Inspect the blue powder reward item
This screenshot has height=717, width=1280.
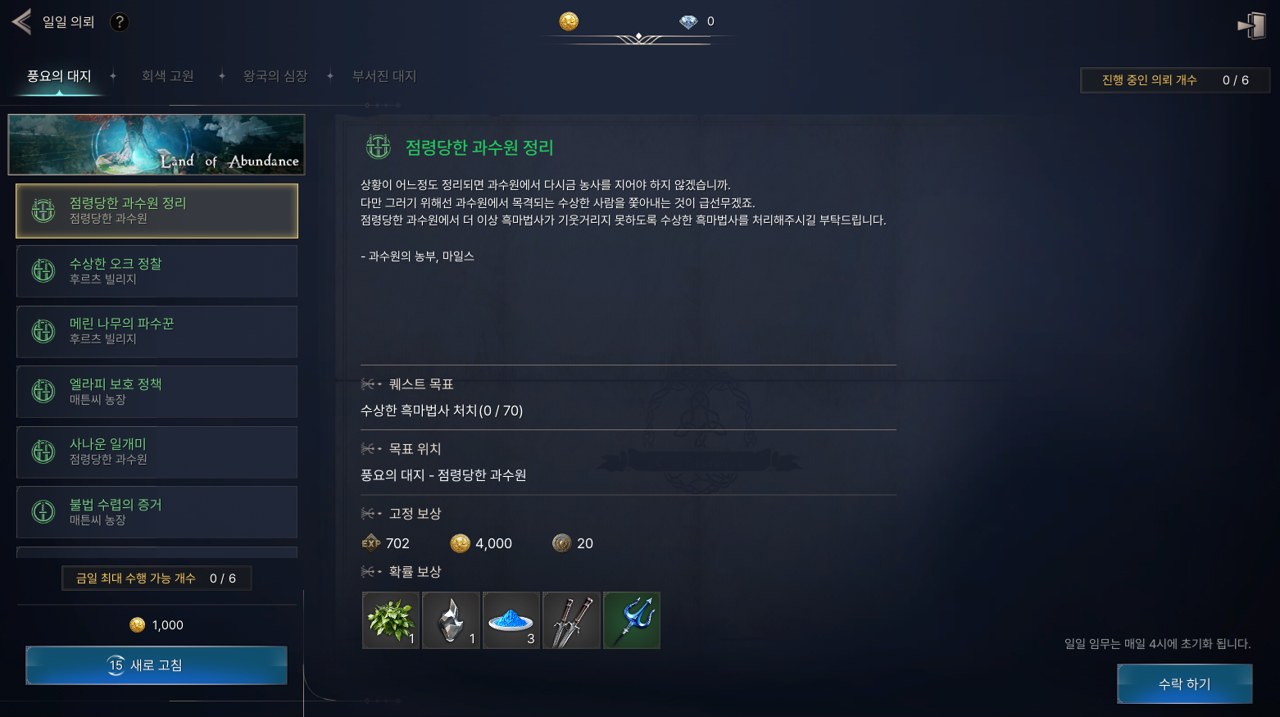coord(511,620)
